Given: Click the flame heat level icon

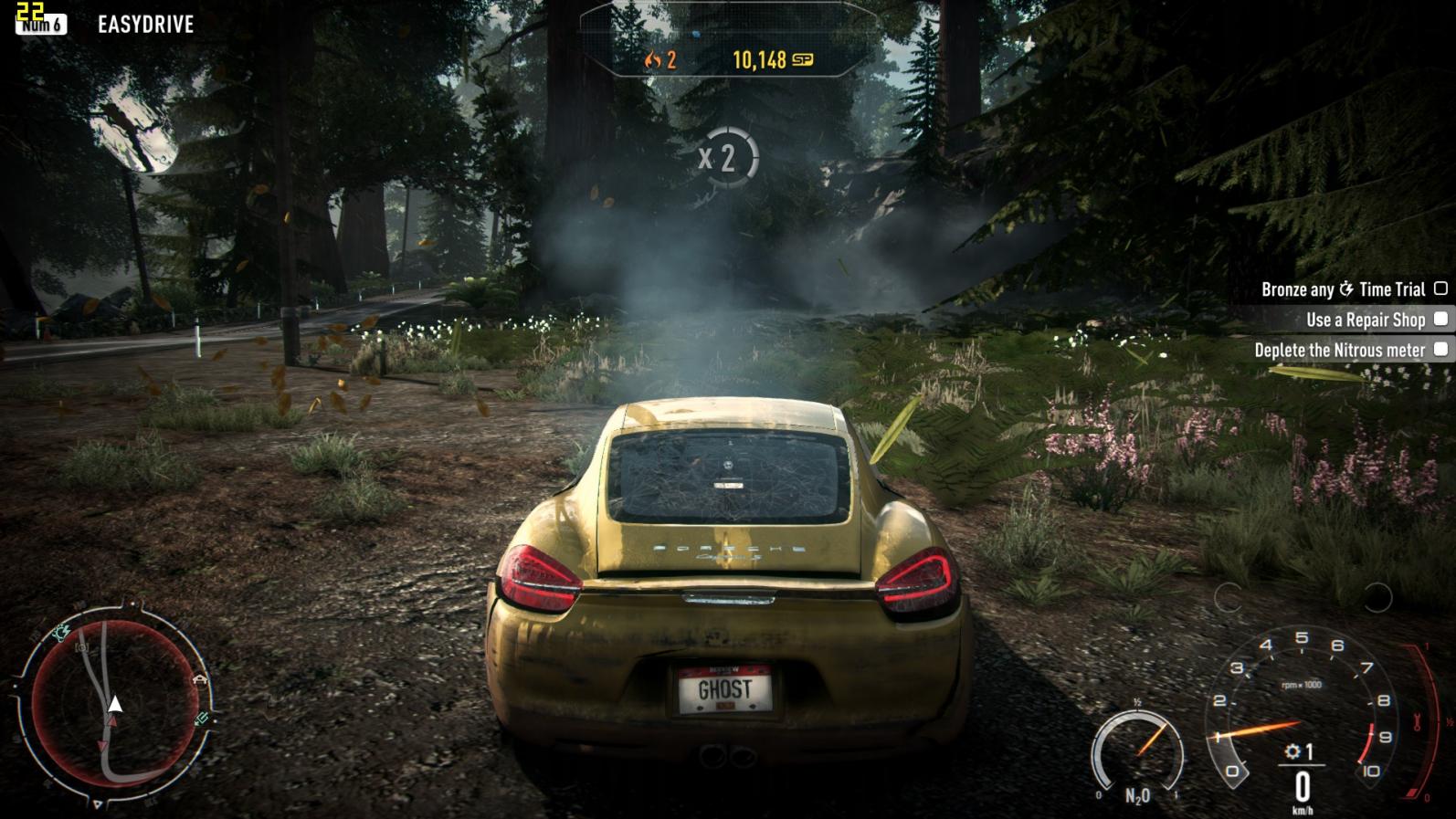Looking at the screenshot, I should (652, 60).
